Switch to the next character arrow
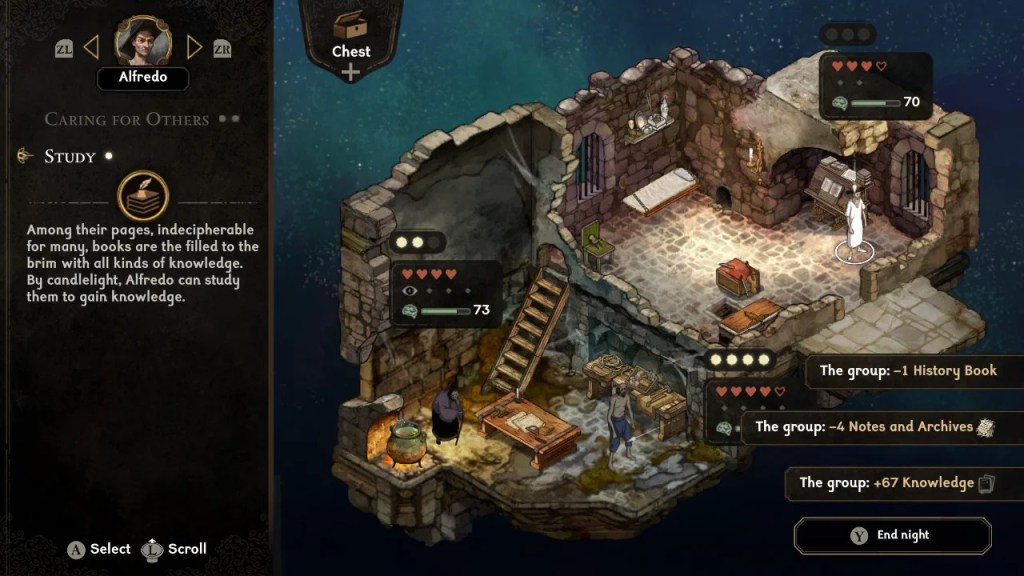The image size is (1024, 576). (x=195, y=47)
